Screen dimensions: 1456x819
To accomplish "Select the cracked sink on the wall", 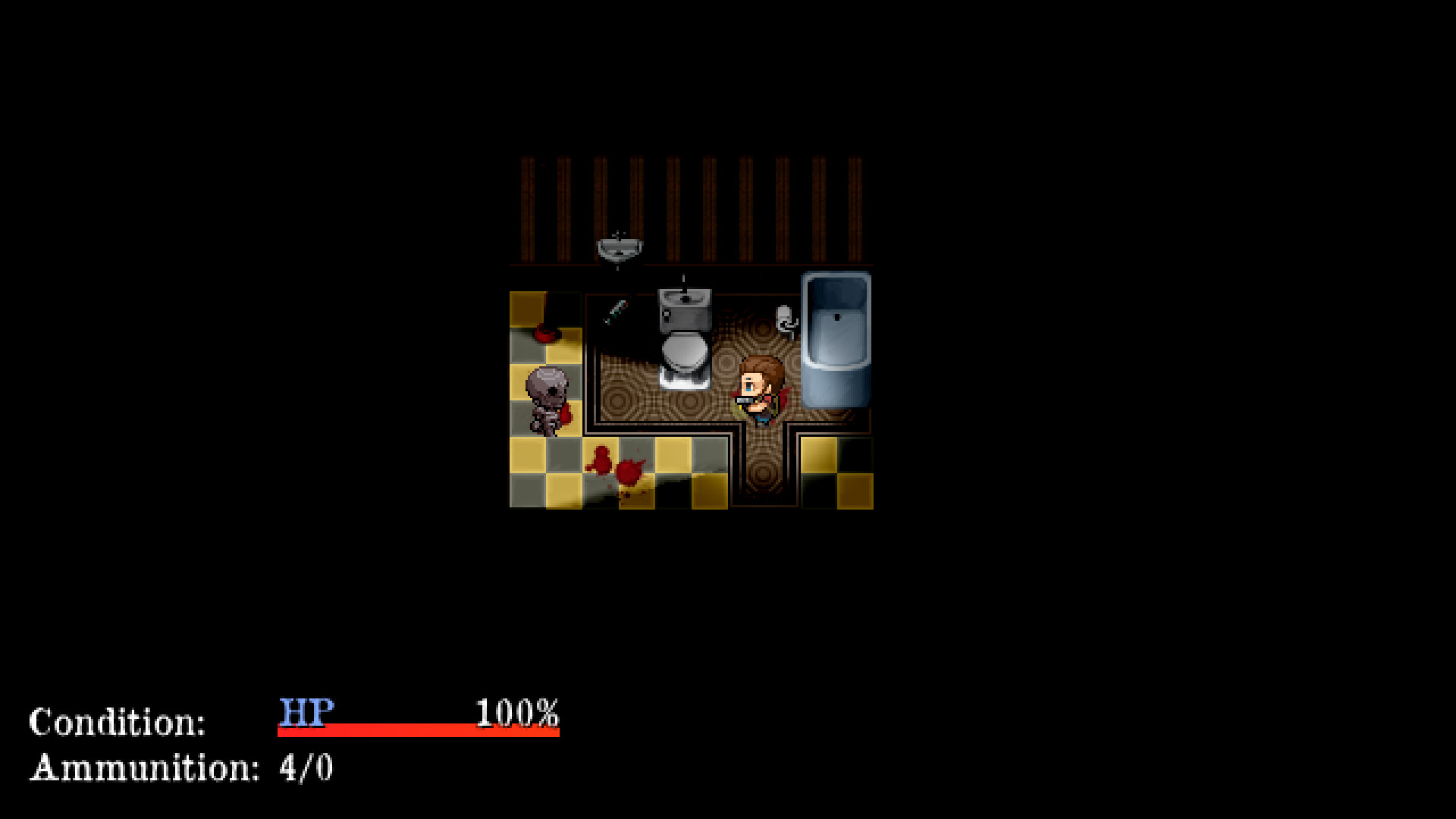I will [x=618, y=246].
